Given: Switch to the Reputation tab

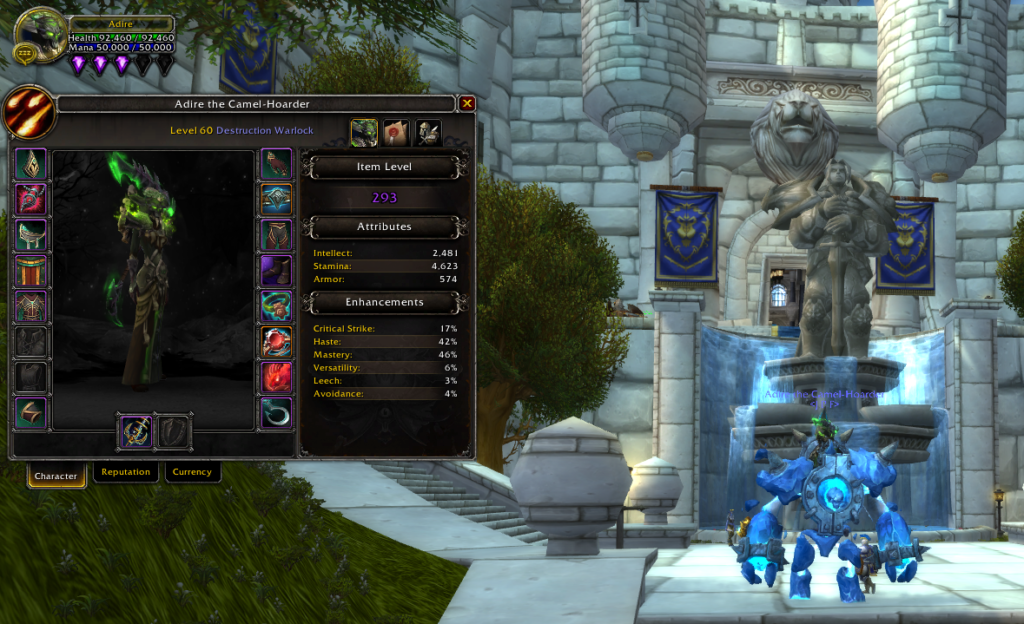Looking at the screenshot, I should [x=126, y=472].
